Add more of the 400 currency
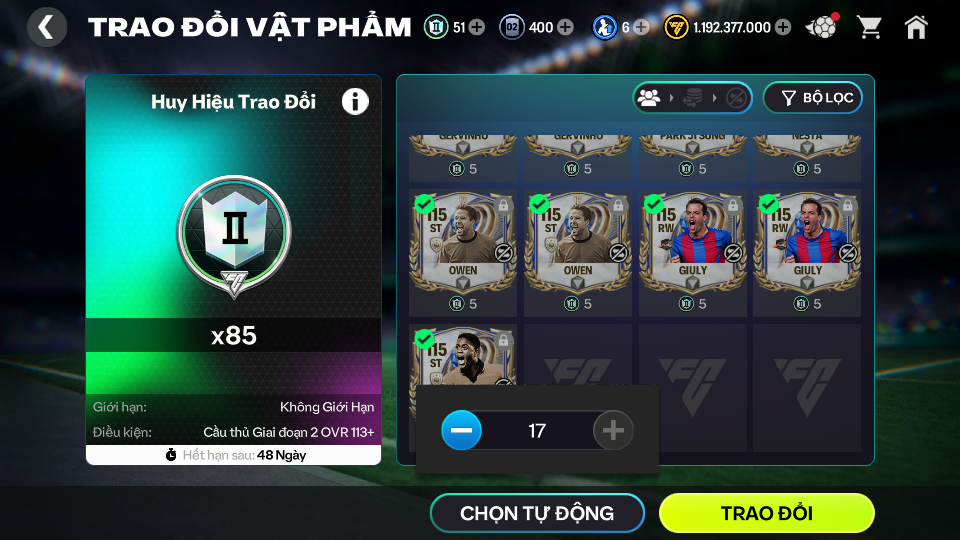 pos(565,27)
